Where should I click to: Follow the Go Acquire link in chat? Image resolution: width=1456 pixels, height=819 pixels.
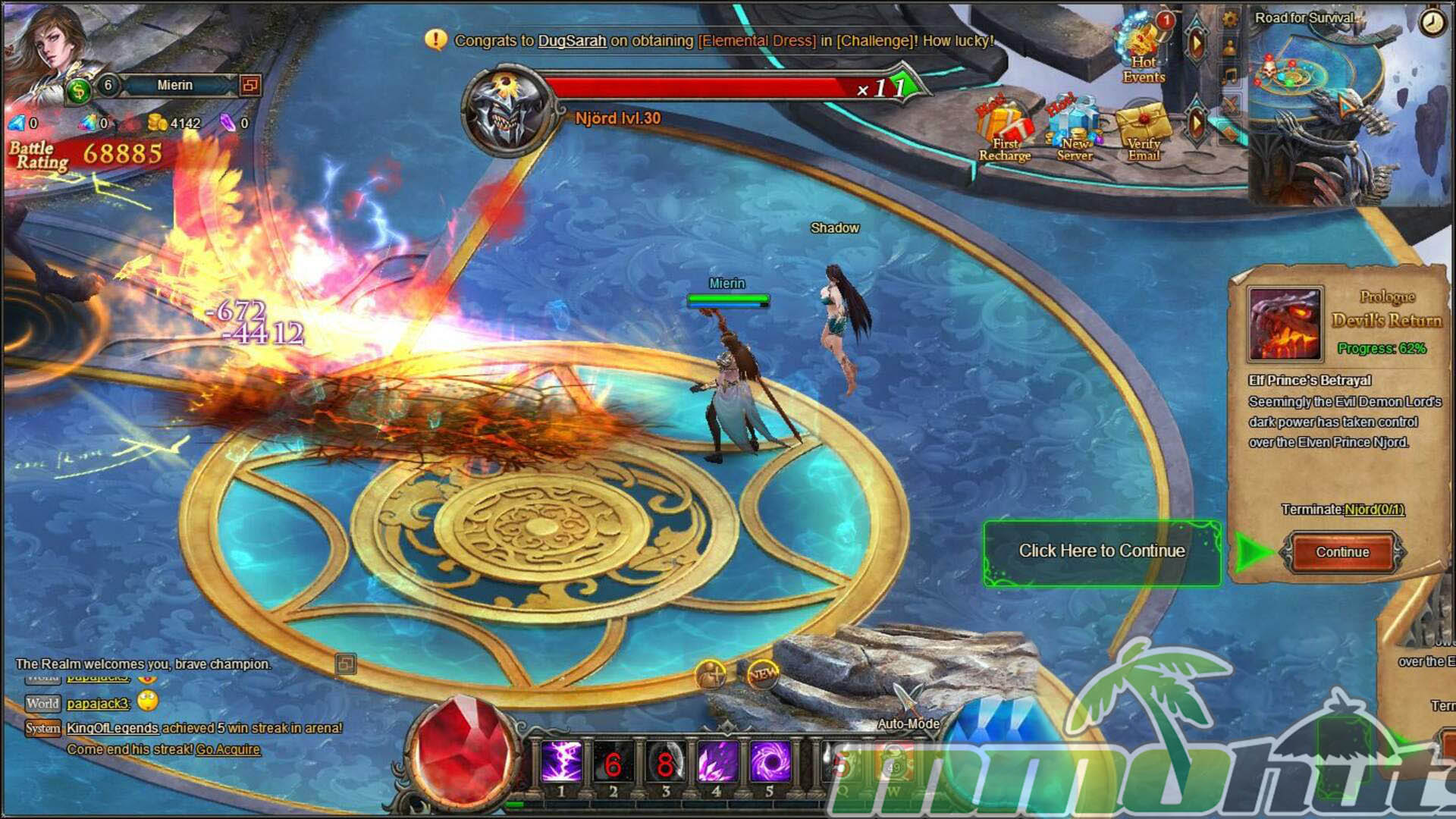pos(227,749)
